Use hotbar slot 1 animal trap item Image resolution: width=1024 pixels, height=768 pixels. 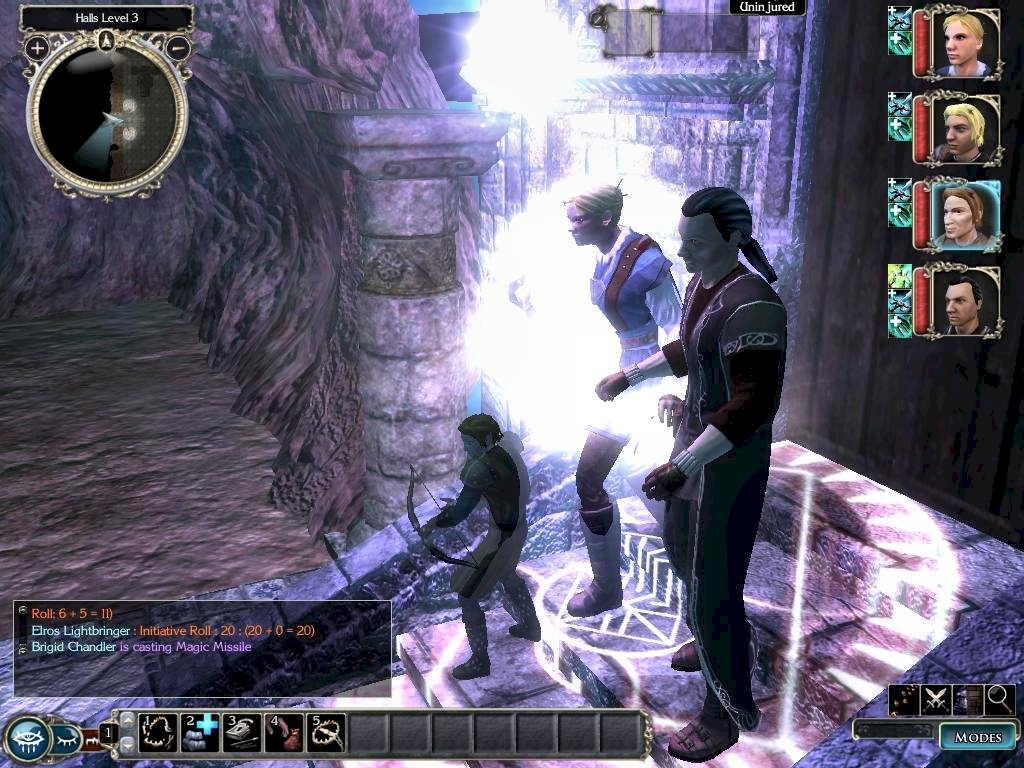[157, 732]
